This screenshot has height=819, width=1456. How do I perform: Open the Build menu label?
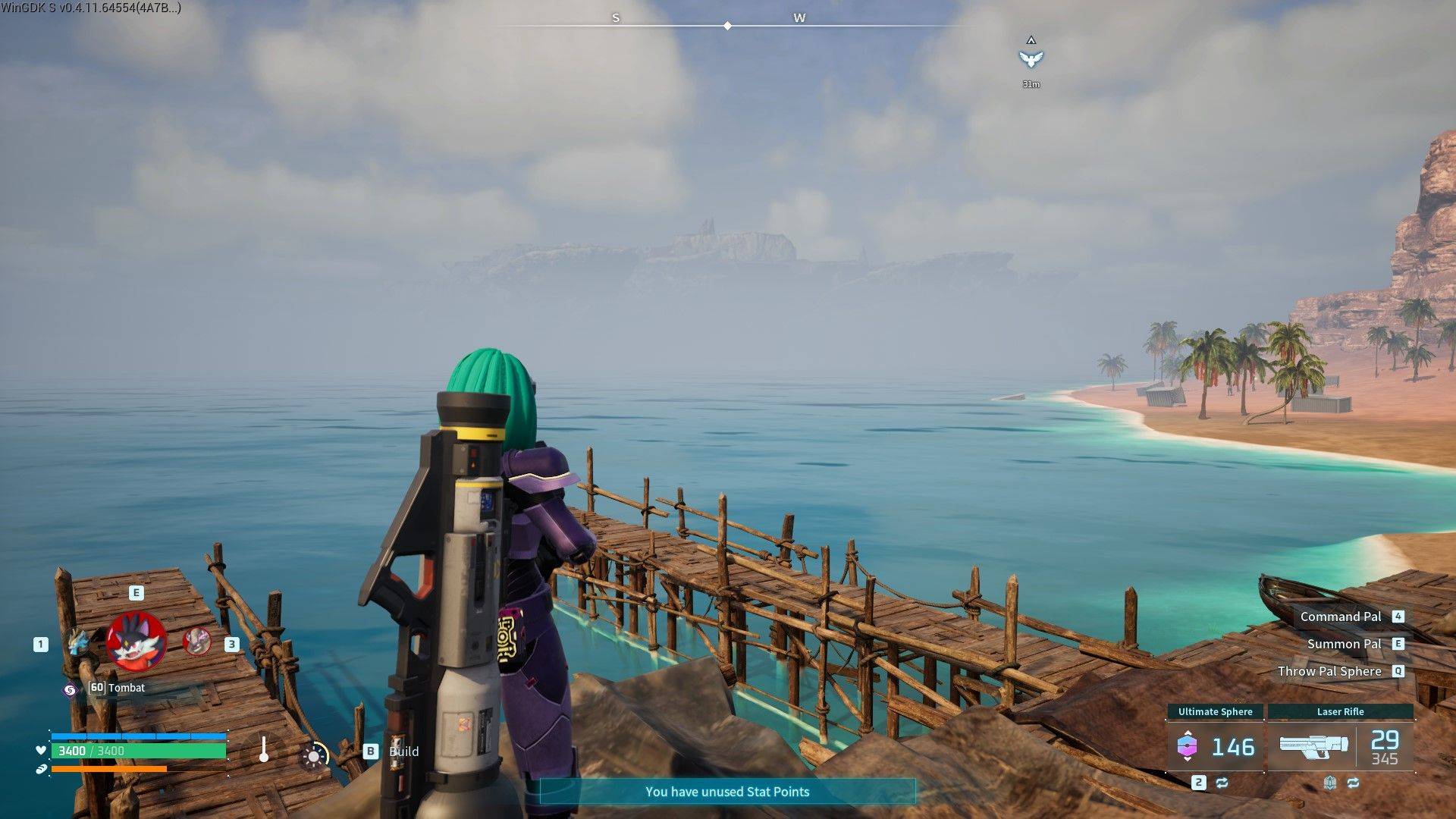tap(403, 752)
